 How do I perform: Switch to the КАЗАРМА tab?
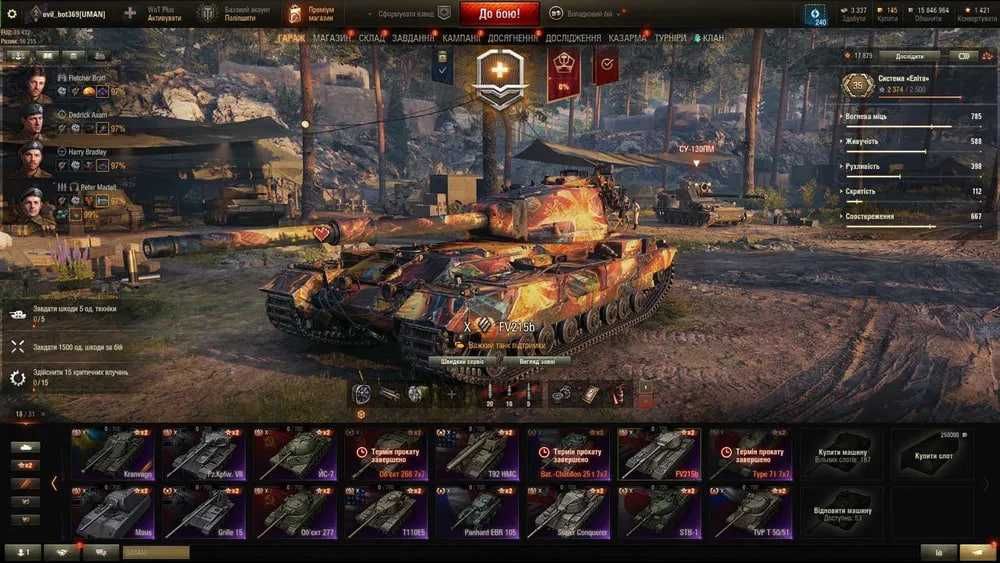[627, 38]
